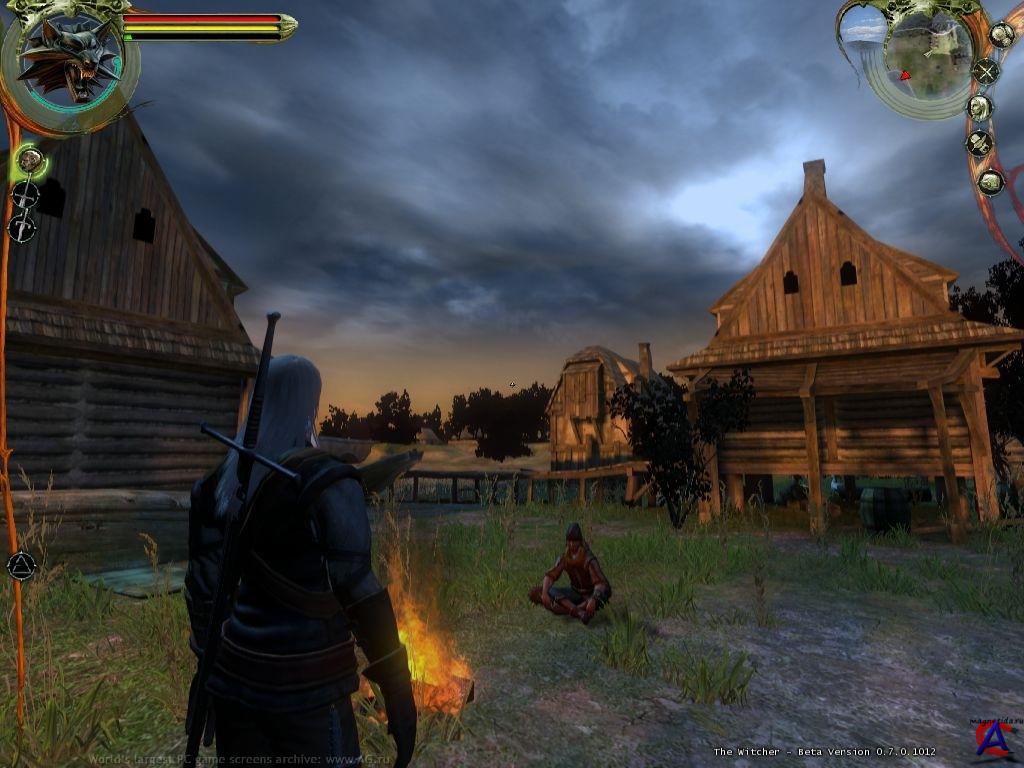Activate the triangle witcher sign icon
This screenshot has width=1024, height=768.
(x=21, y=566)
